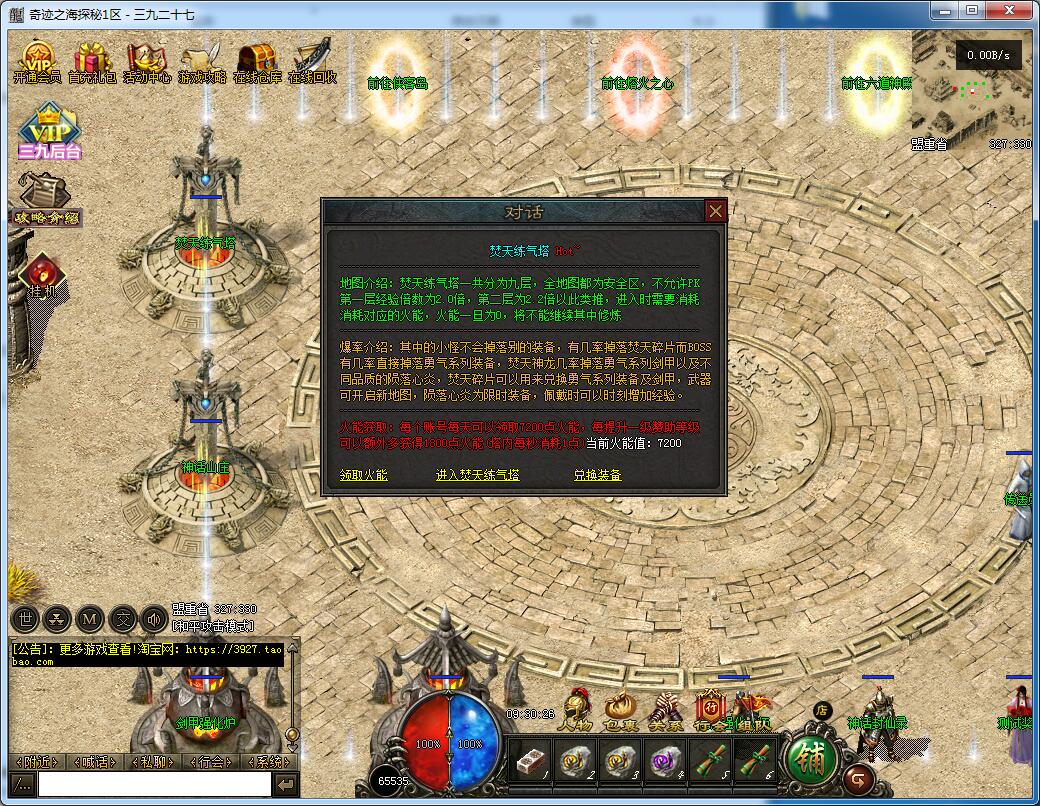
Task: Open the 首充礼包 gift box
Action: pyautogui.click(x=92, y=63)
